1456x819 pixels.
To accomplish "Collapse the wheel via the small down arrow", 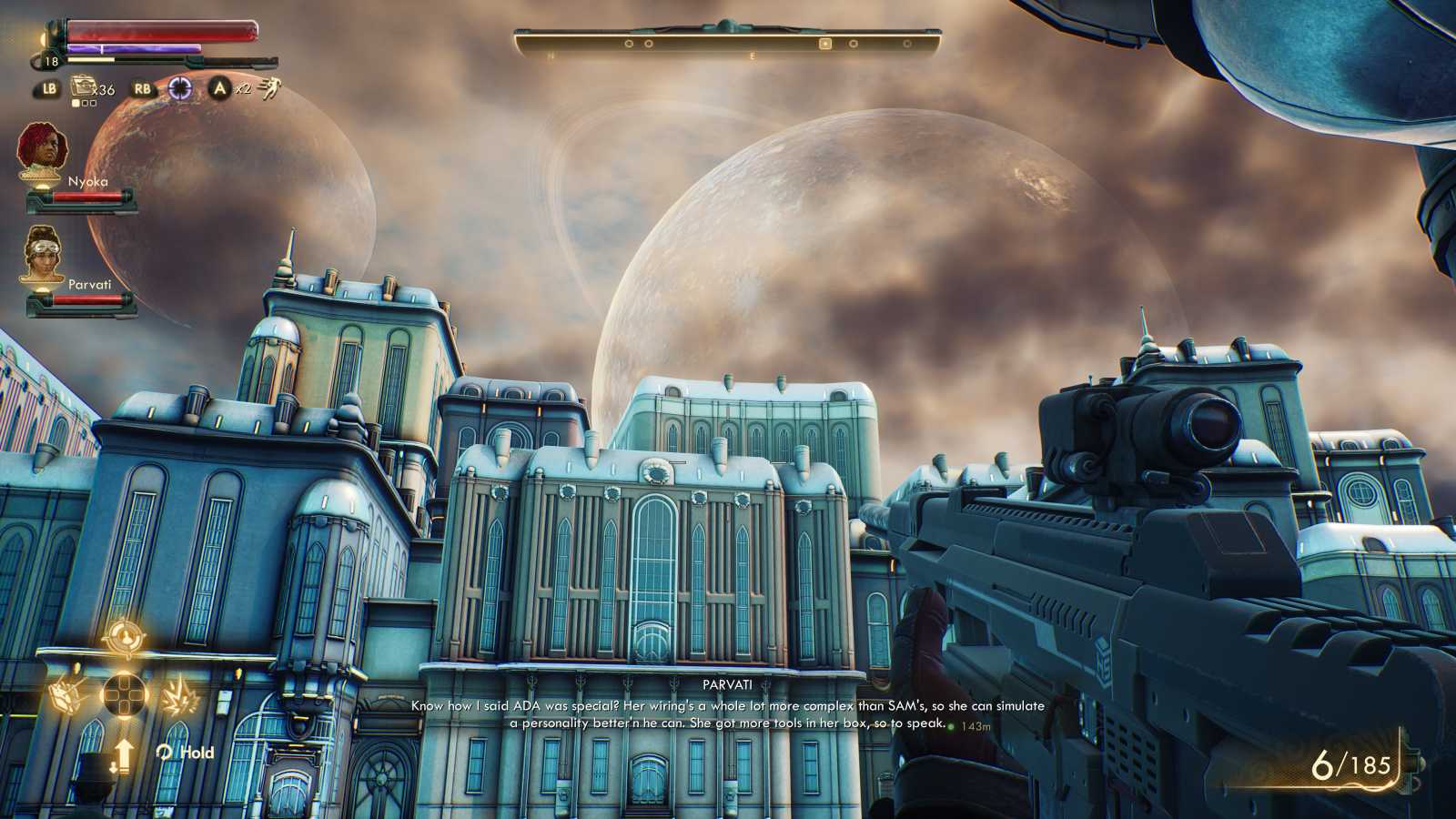I will [x=114, y=765].
